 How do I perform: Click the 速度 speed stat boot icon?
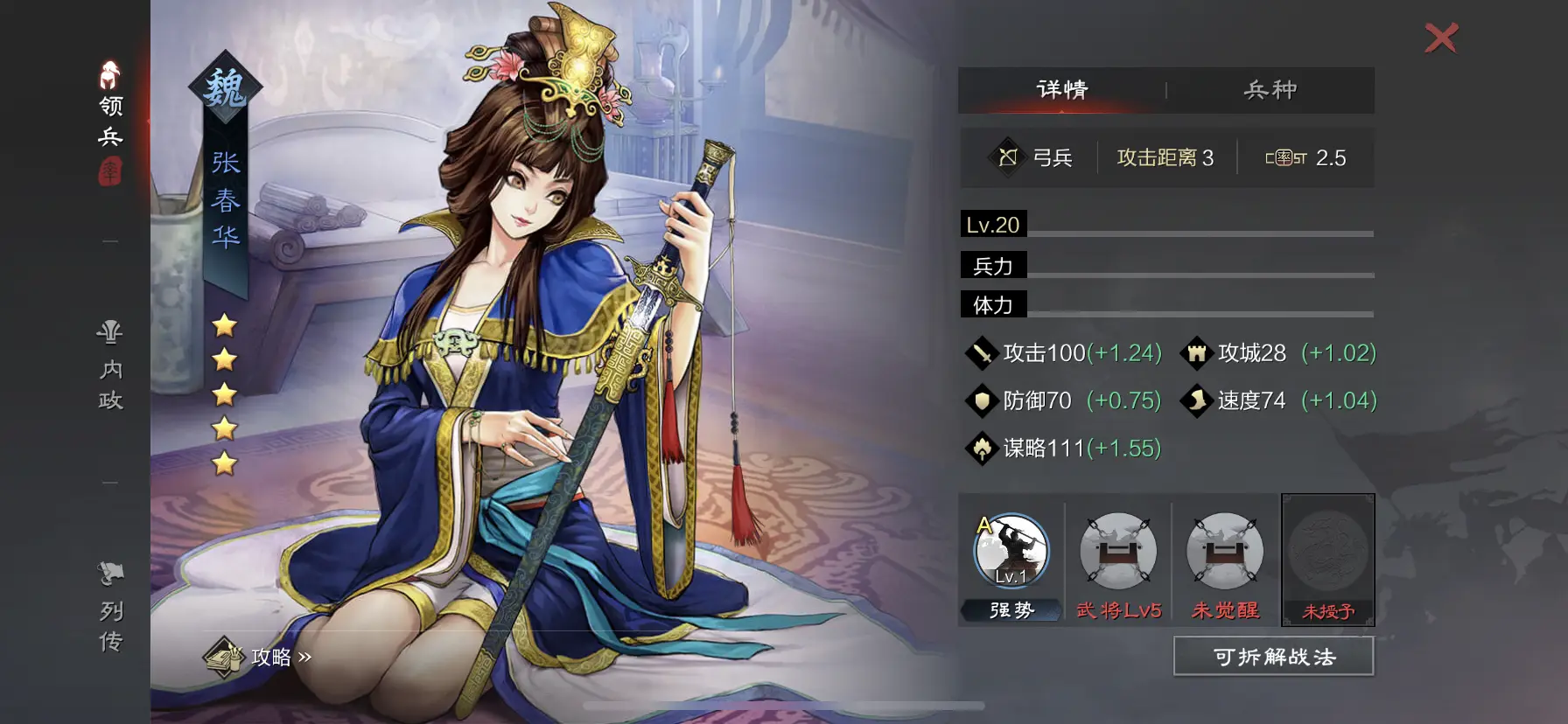[1196, 400]
